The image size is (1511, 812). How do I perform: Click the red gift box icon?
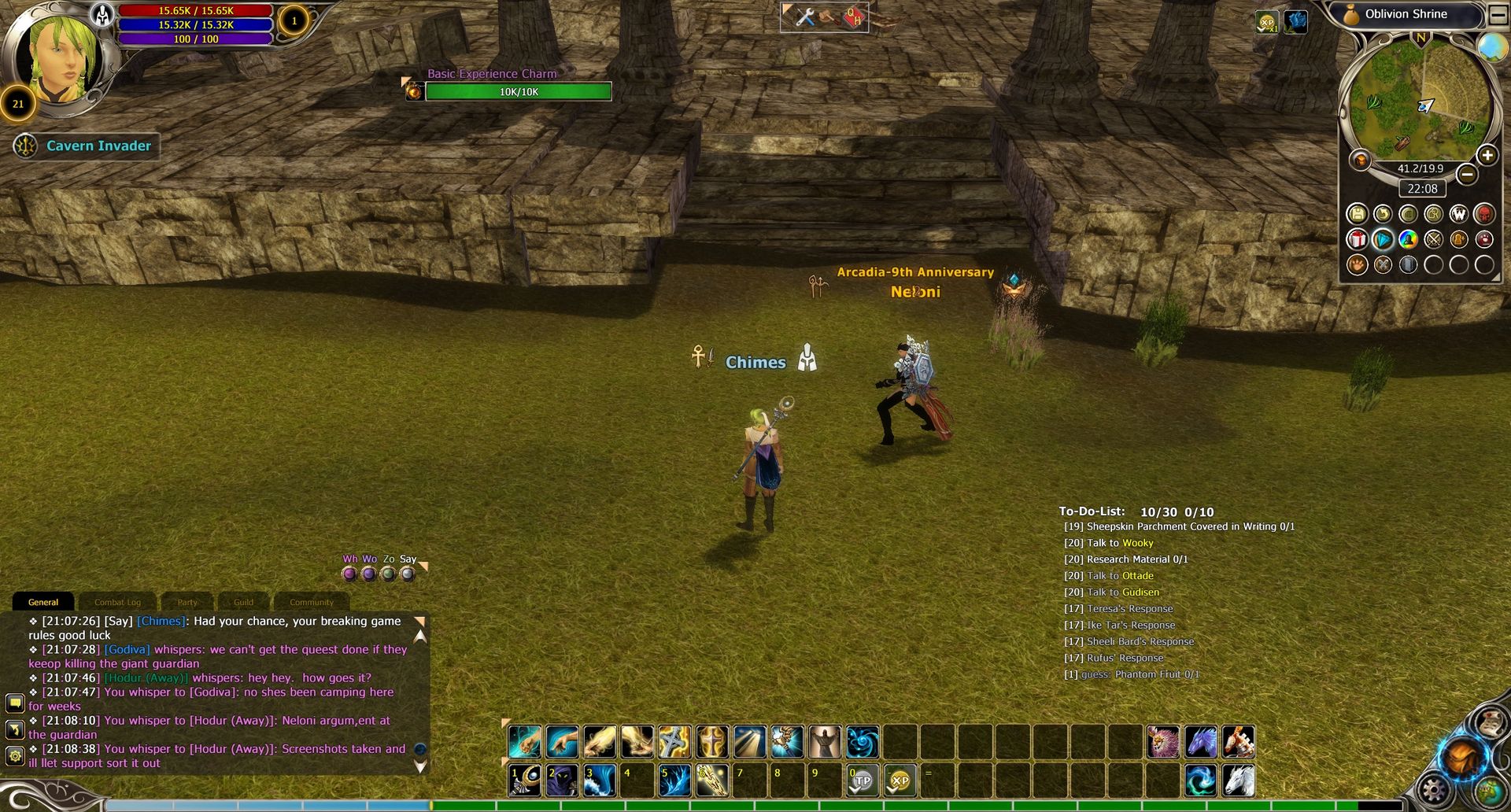click(x=1357, y=239)
